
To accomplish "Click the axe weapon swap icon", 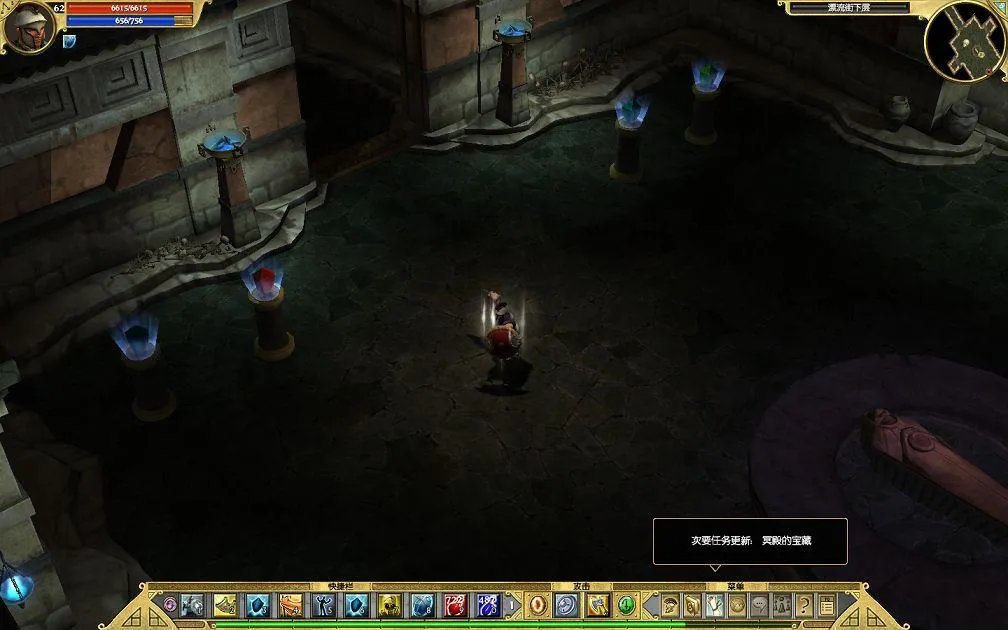I will point(598,605).
